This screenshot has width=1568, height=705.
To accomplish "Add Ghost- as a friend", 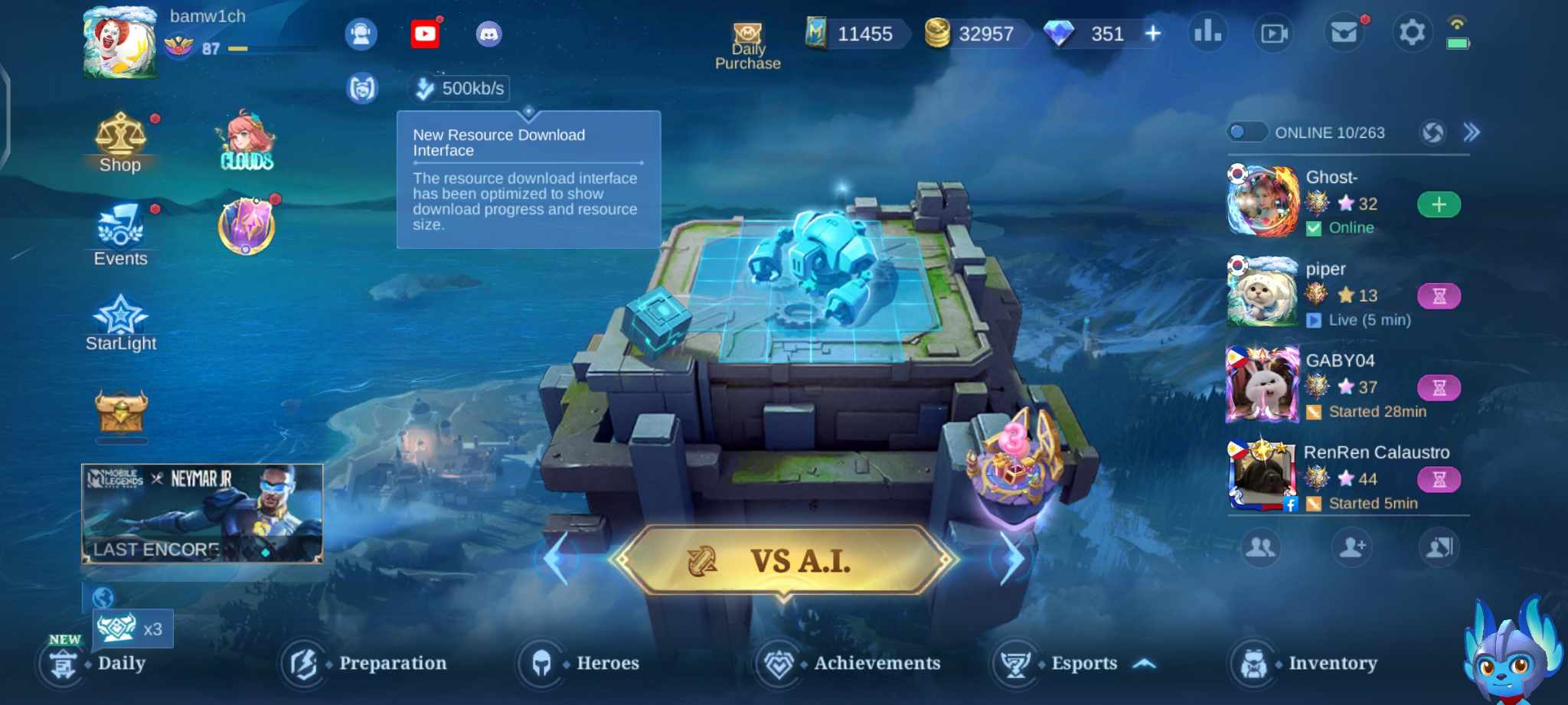I will click(1439, 204).
